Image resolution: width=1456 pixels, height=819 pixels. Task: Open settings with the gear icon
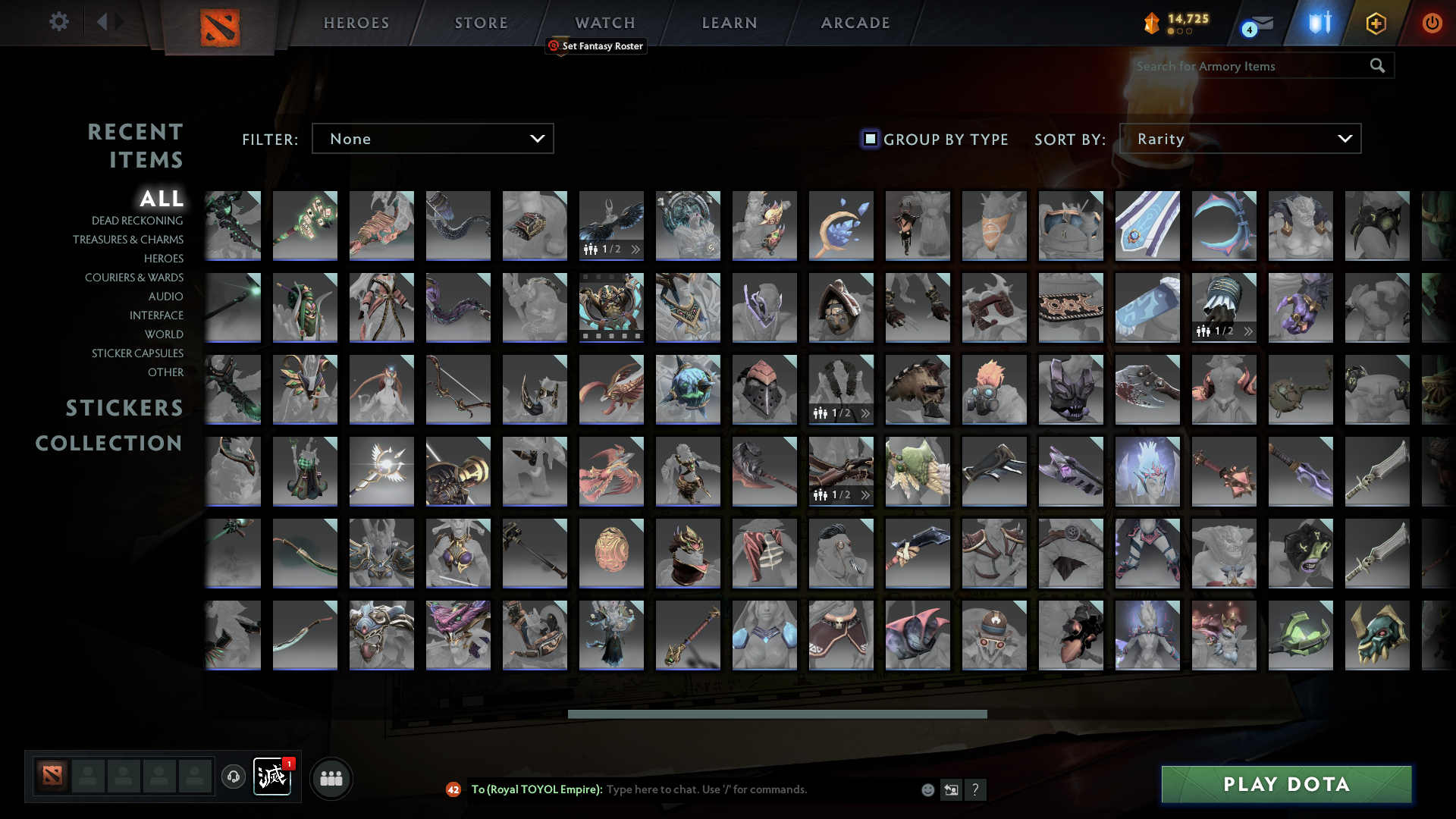(59, 22)
